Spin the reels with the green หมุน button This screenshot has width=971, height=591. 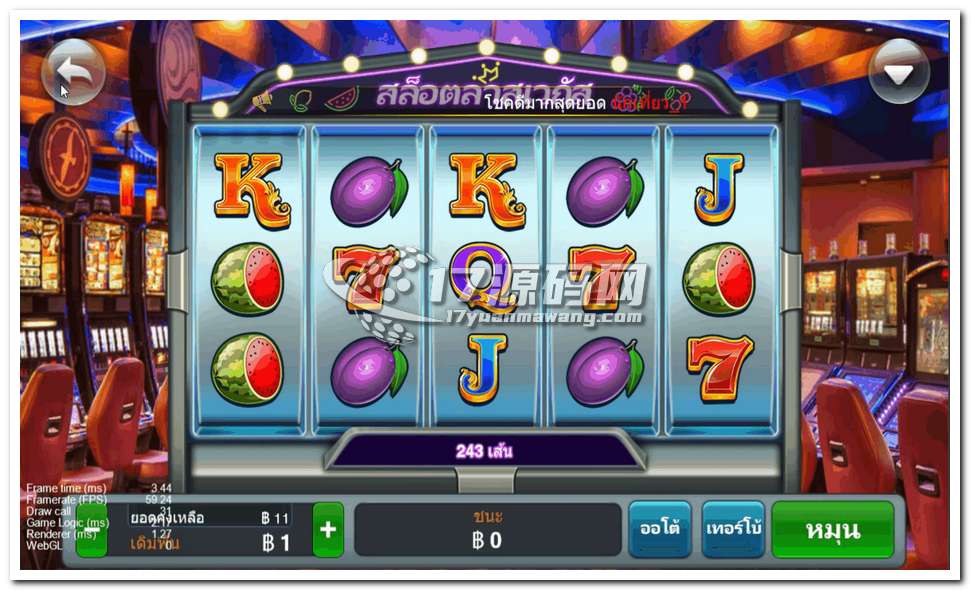832,529
